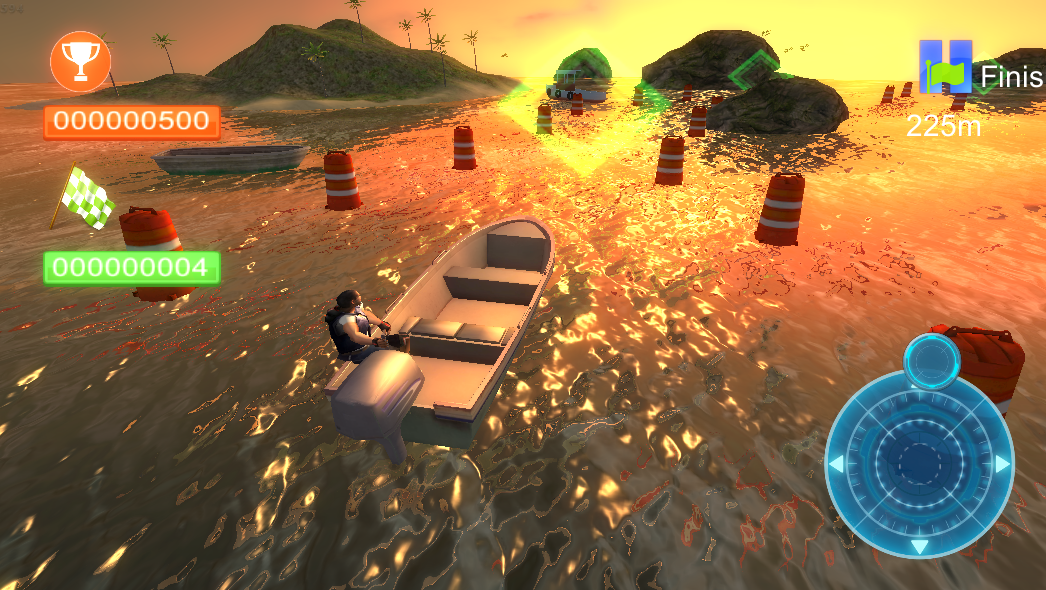Tap the joystick's left arrow
This screenshot has width=1046, height=590.
[x=836, y=464]
